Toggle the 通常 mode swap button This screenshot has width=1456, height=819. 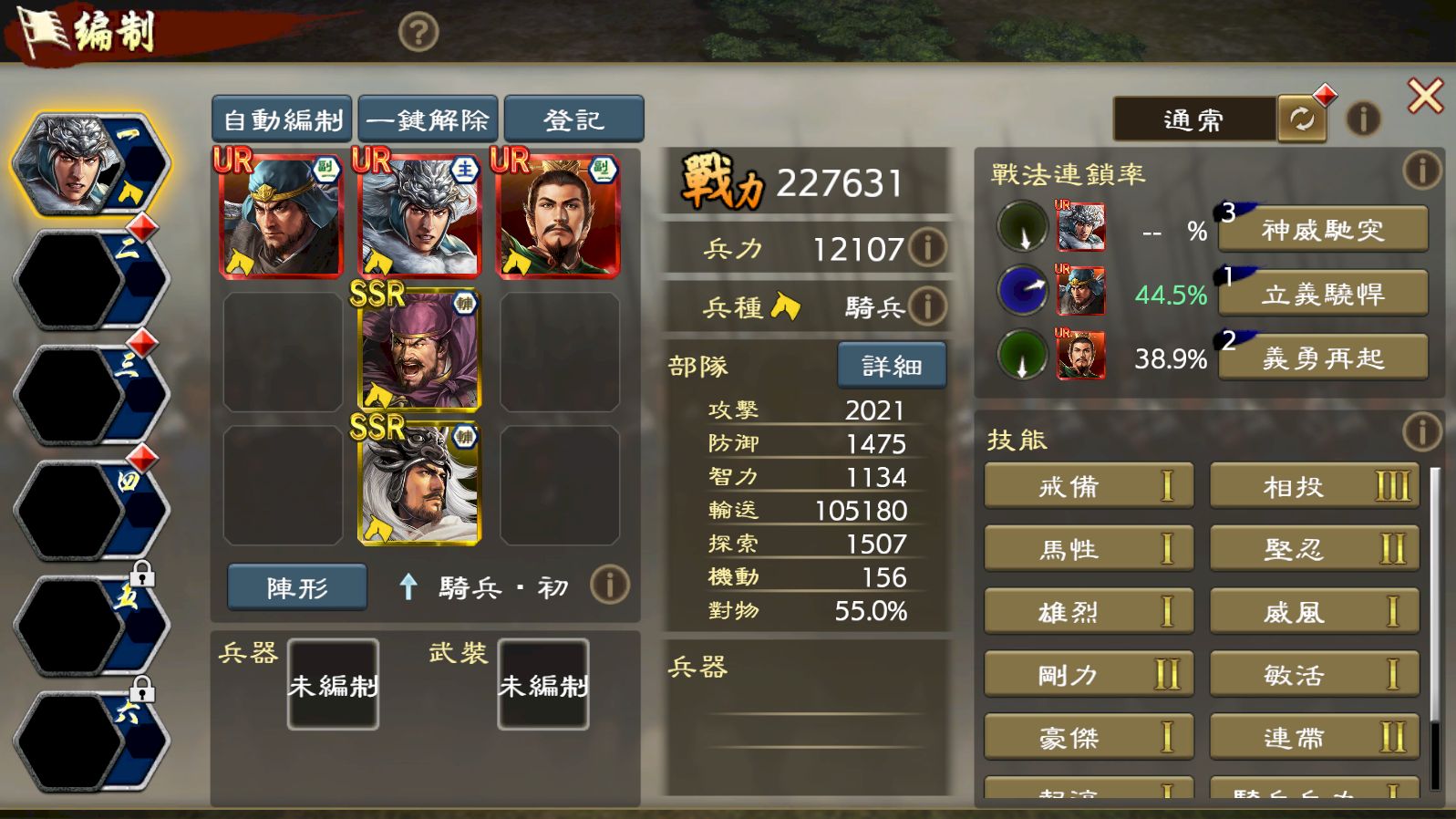[1301, 119]
